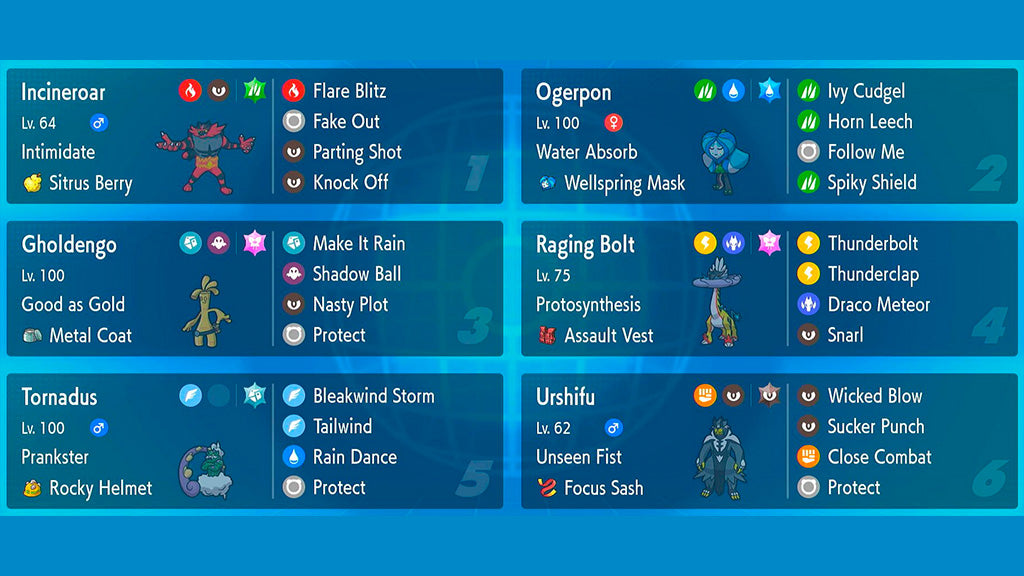
Task: Select Incineroar's Parting Shot move
Action: click(x=357, y=152)
